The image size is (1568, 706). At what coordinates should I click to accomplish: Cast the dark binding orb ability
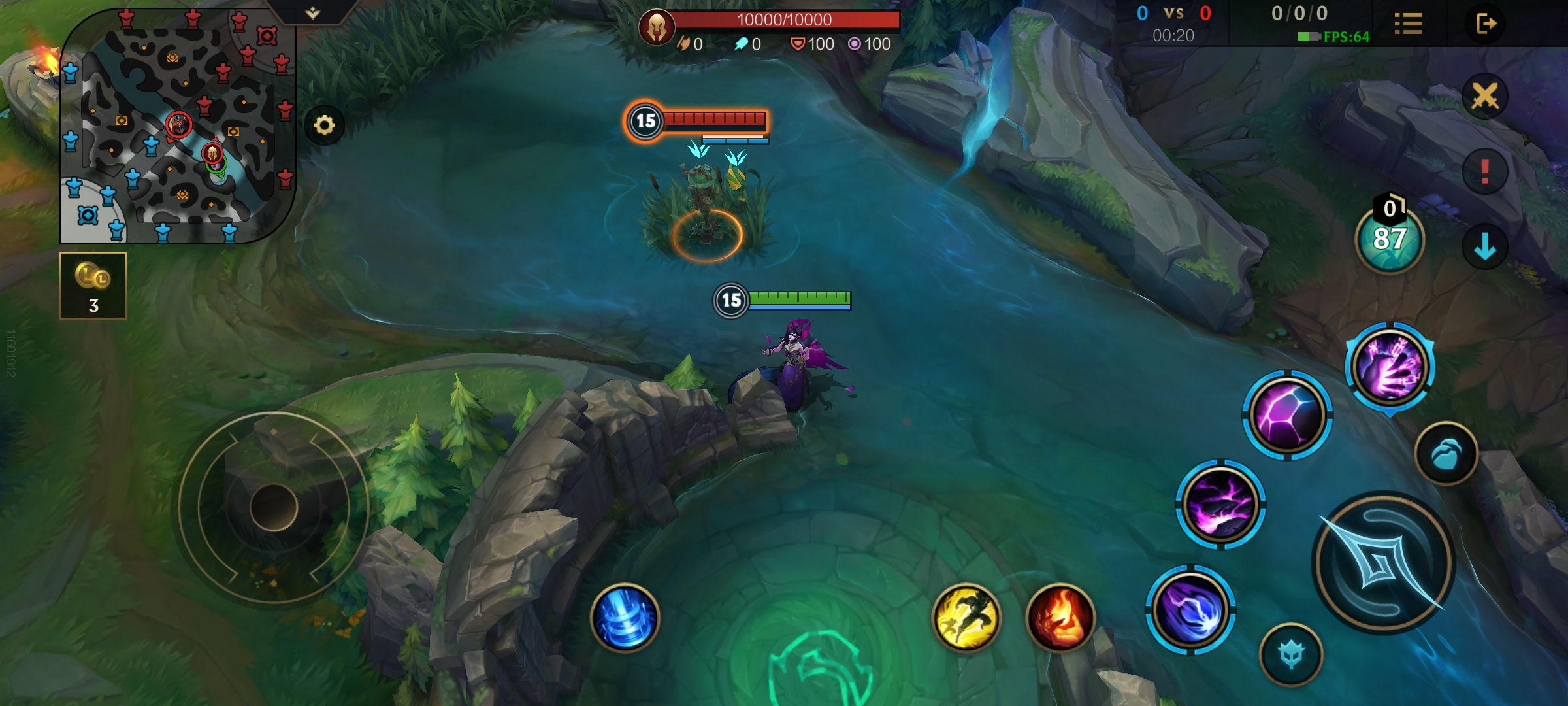[1190, 610]
